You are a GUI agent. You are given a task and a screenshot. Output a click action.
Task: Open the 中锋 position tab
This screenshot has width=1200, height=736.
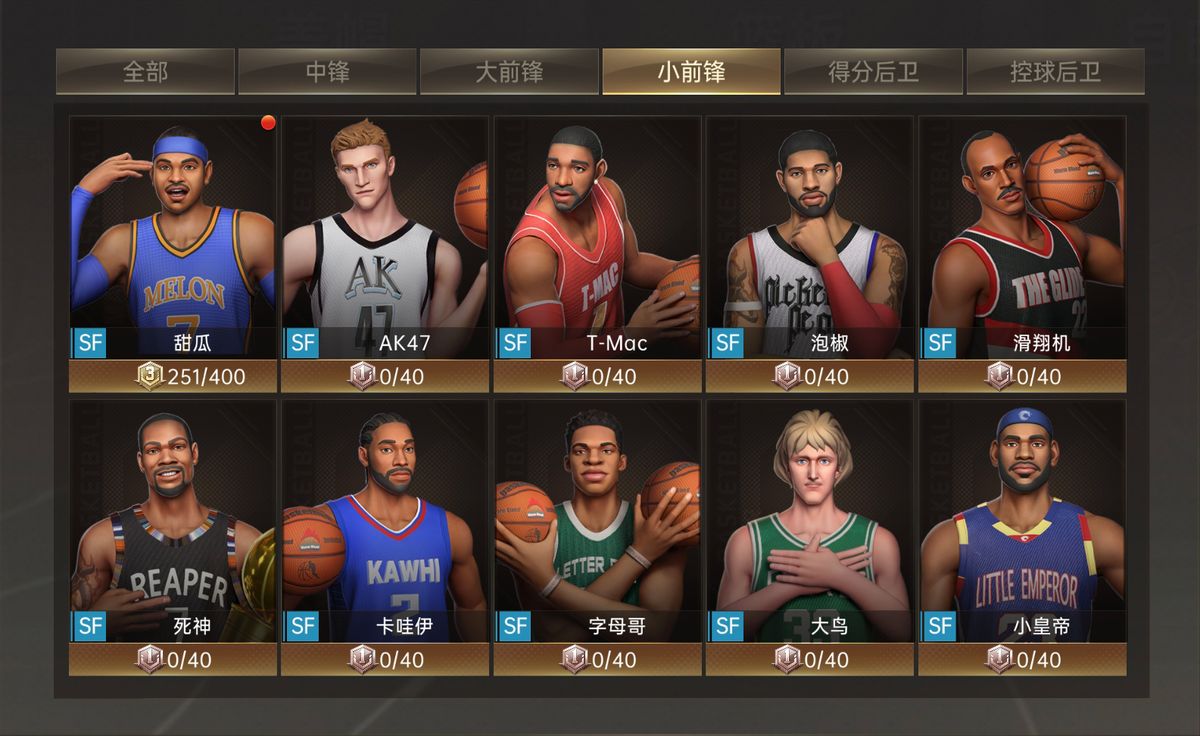tap(328, 72)
